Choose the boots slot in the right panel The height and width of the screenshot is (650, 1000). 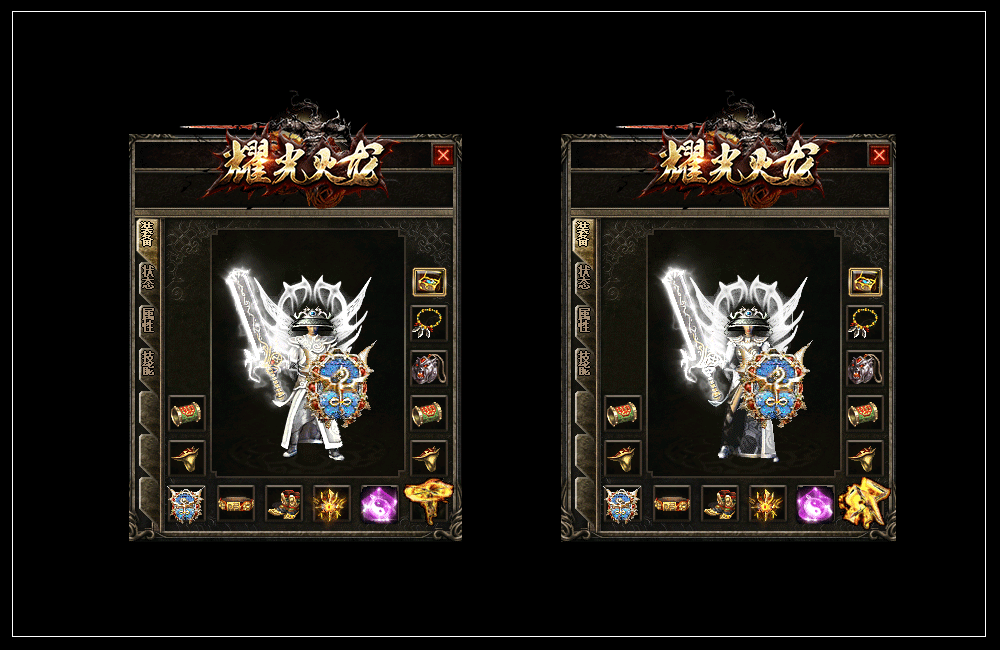pos(720,504)
